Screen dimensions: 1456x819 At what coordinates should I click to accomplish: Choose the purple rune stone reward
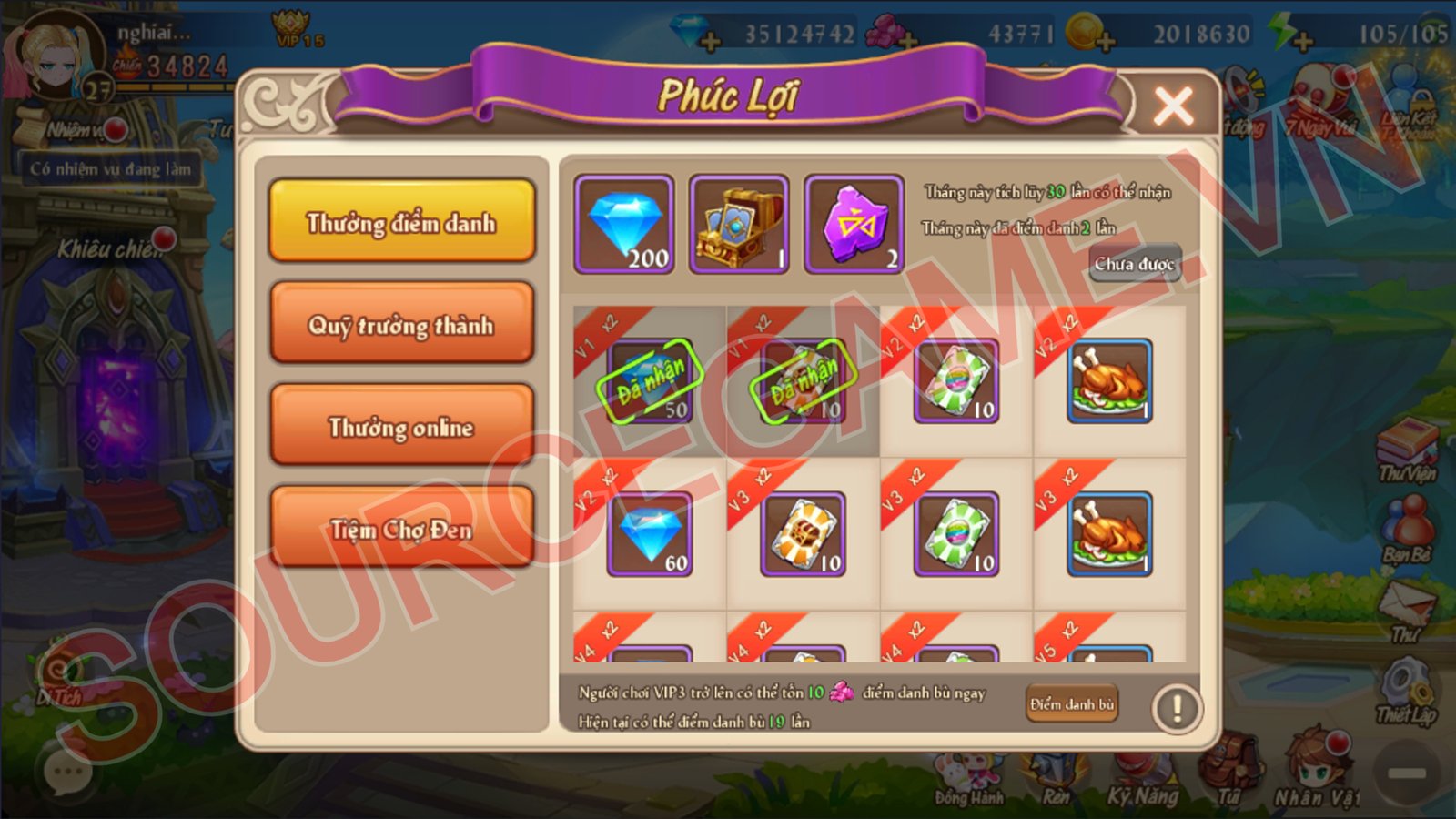point(854,224)
